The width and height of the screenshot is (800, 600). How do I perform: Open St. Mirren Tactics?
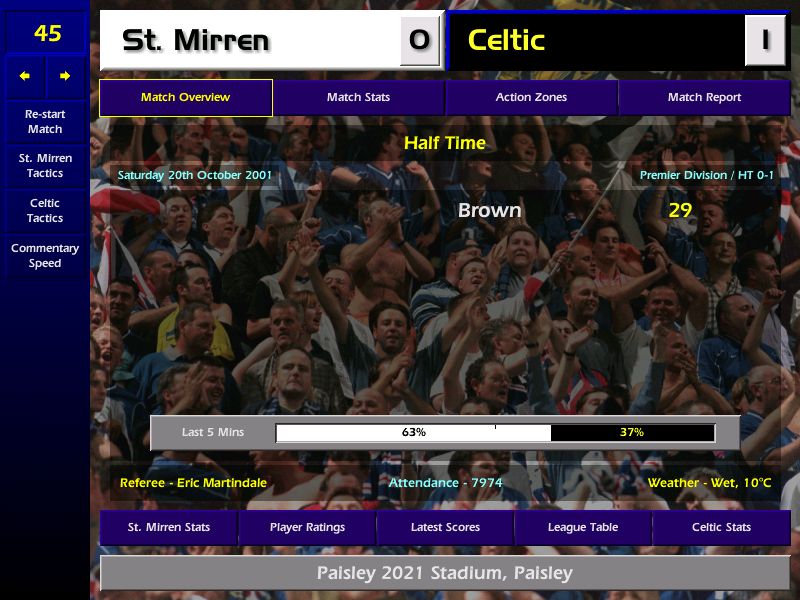point(45,166)
